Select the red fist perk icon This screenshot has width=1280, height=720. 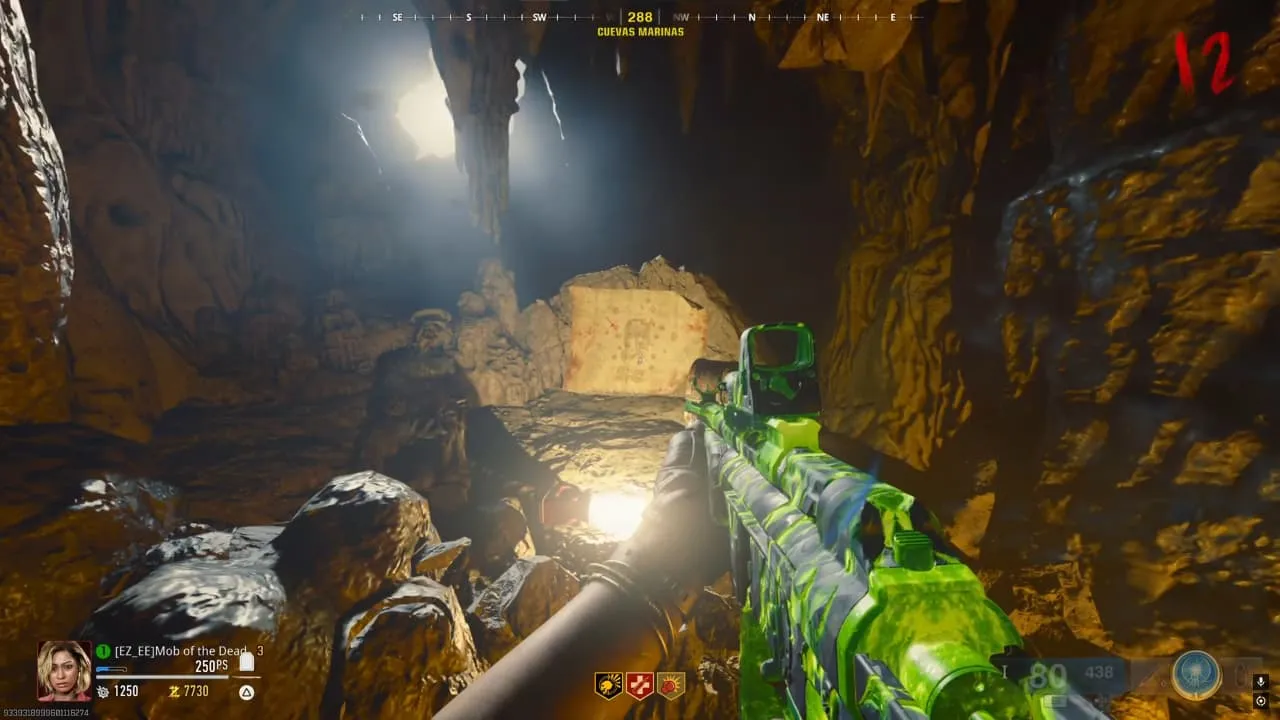(x=671, y=685)
